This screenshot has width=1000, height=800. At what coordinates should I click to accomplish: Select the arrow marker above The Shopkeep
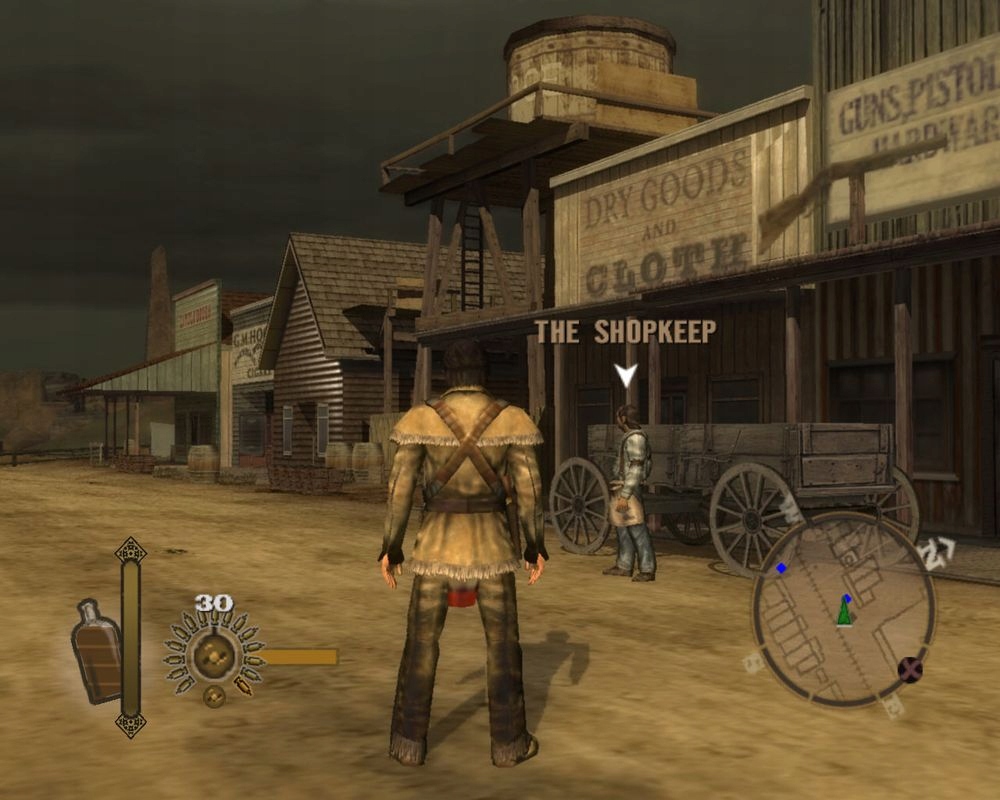(626, 376)
